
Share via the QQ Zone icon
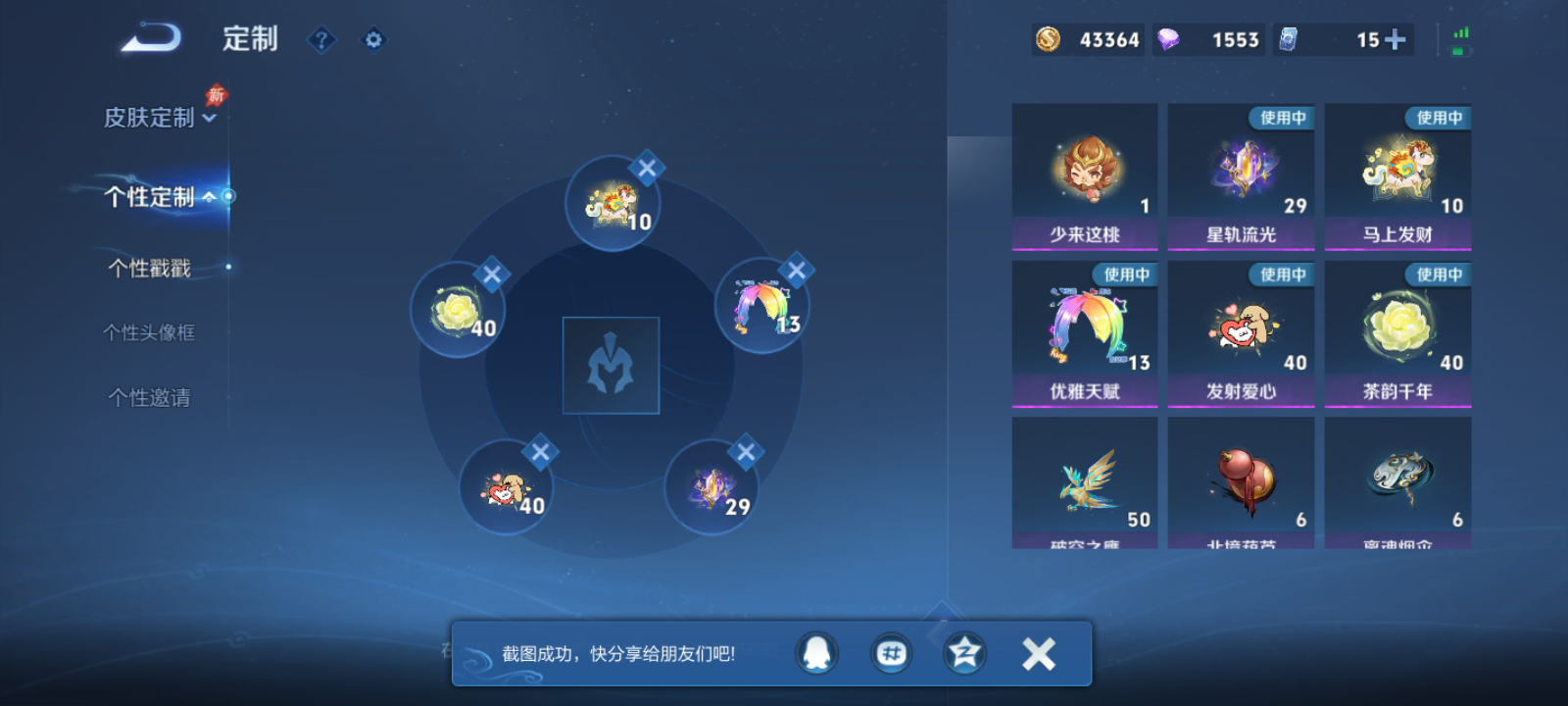pos(963,652)
